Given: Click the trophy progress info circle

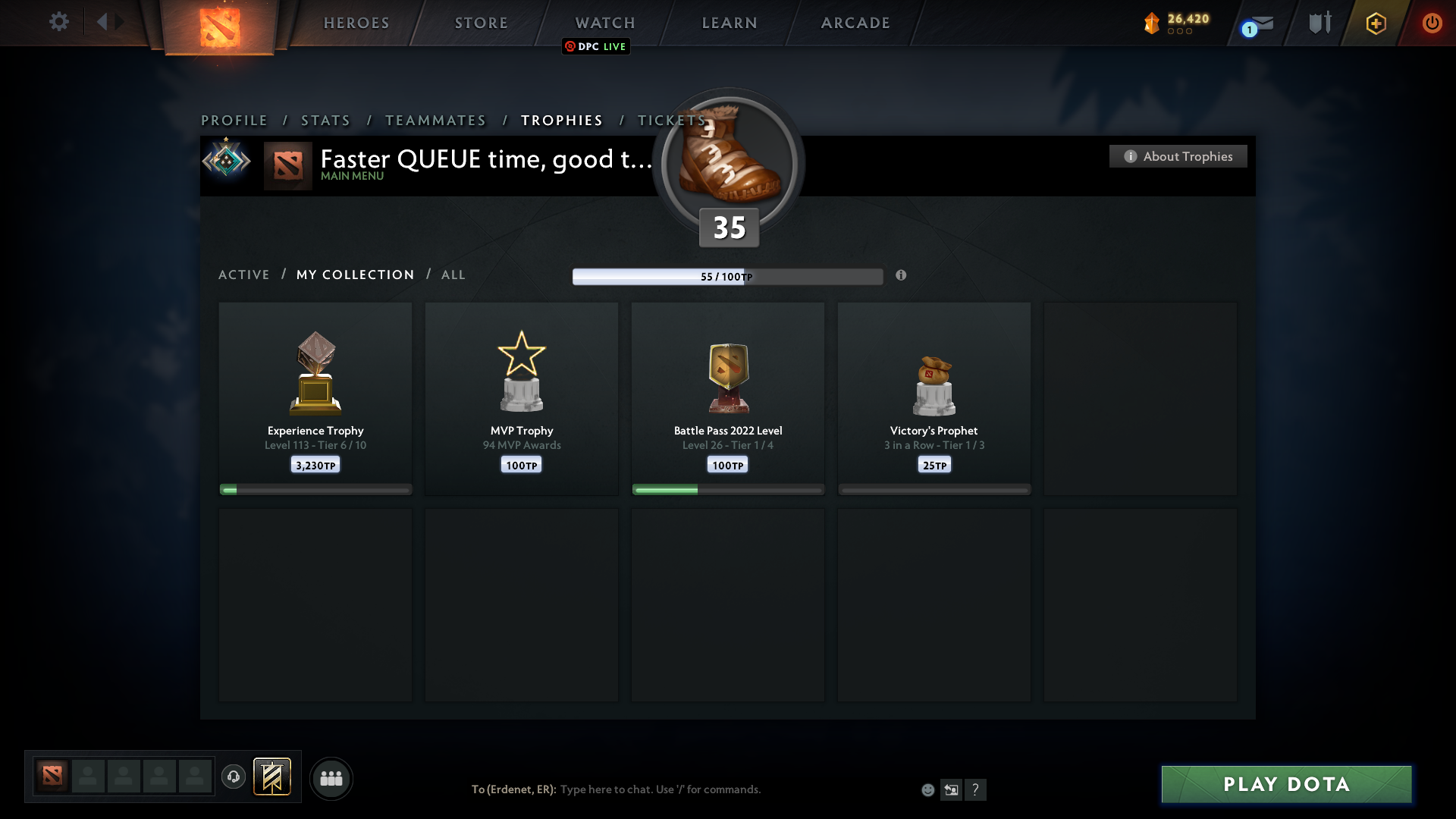Looking at the screenshot, I should point(902,276).
